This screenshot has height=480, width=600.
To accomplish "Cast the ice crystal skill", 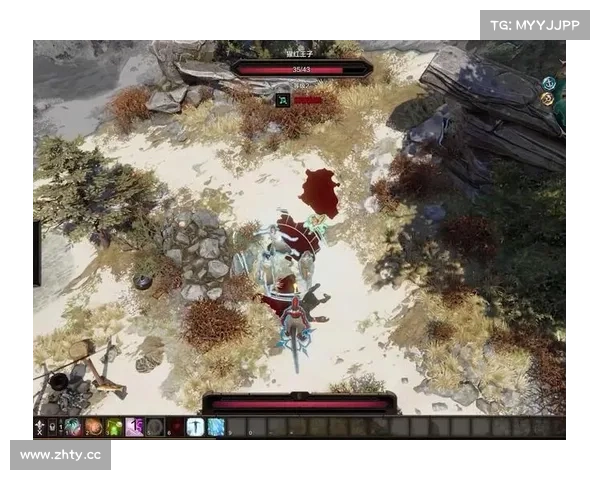I will click(x=215, y=427).
